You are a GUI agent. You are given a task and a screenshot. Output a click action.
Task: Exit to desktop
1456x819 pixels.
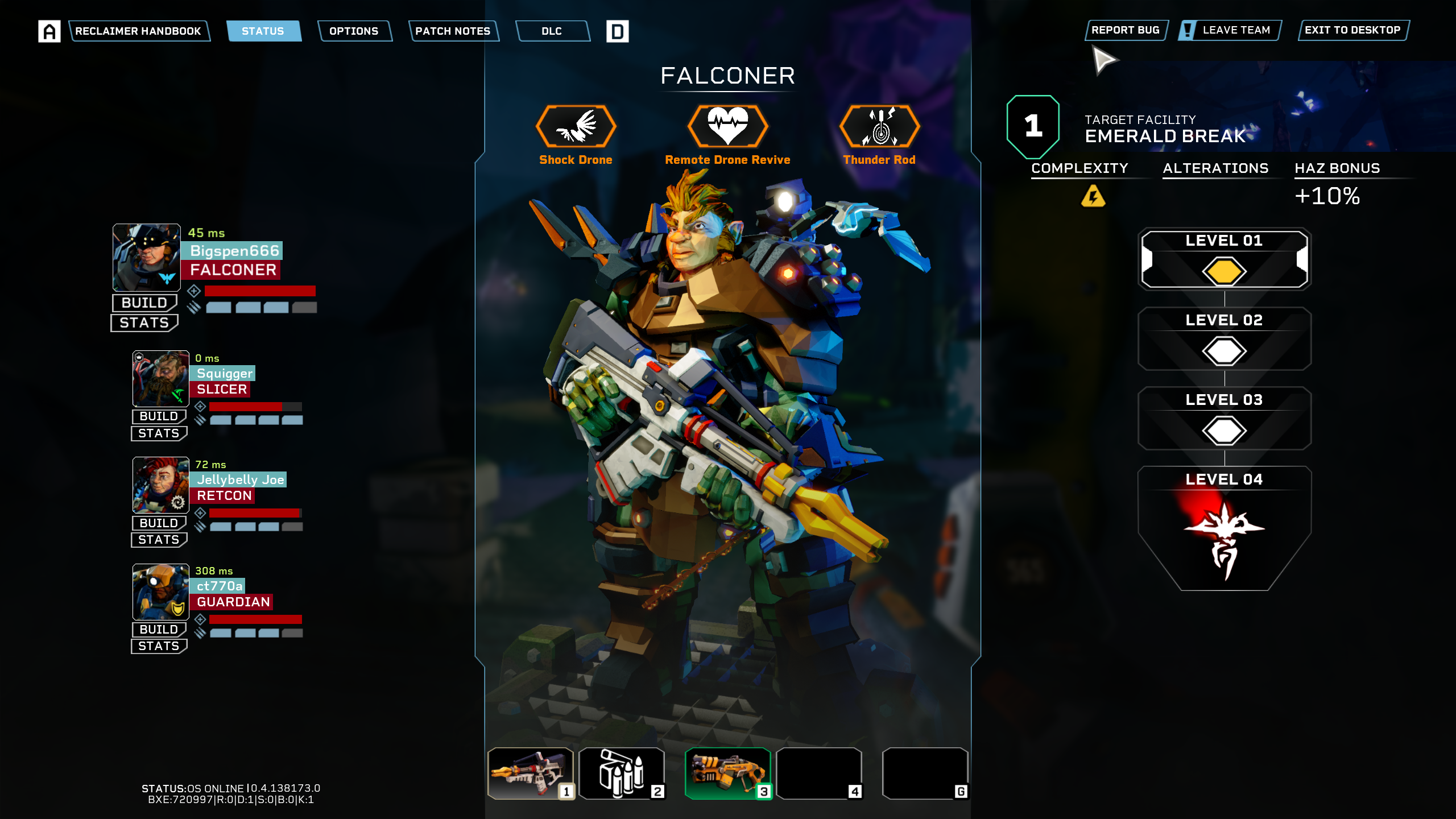tap(1352, 30)
